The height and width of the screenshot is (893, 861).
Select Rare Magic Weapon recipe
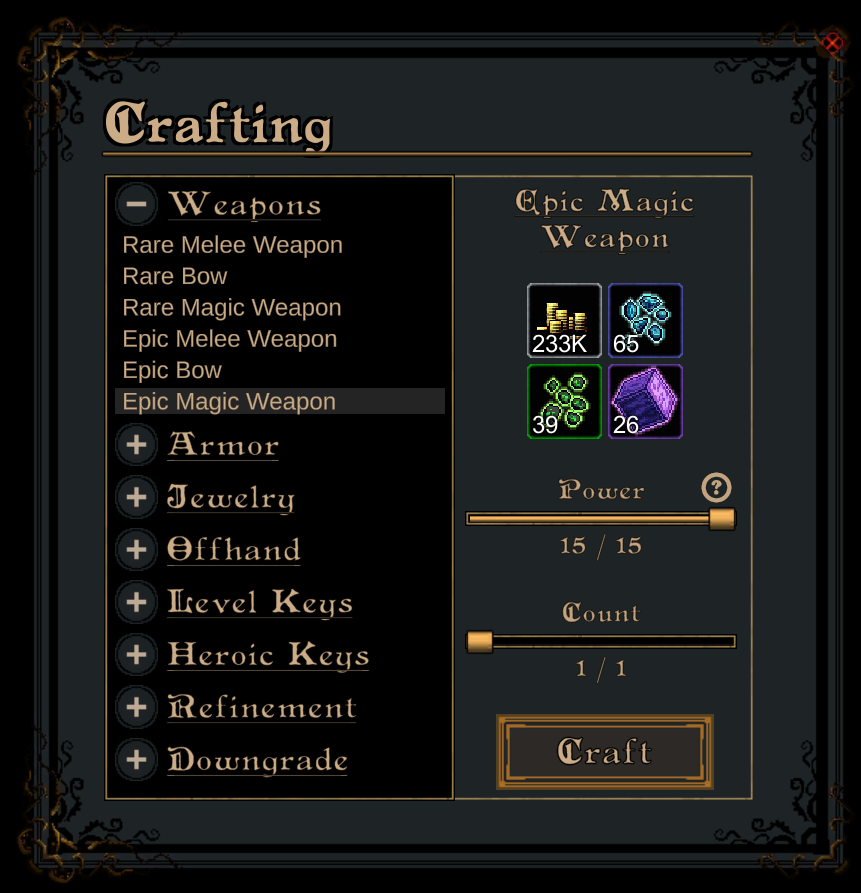(232, 308)
